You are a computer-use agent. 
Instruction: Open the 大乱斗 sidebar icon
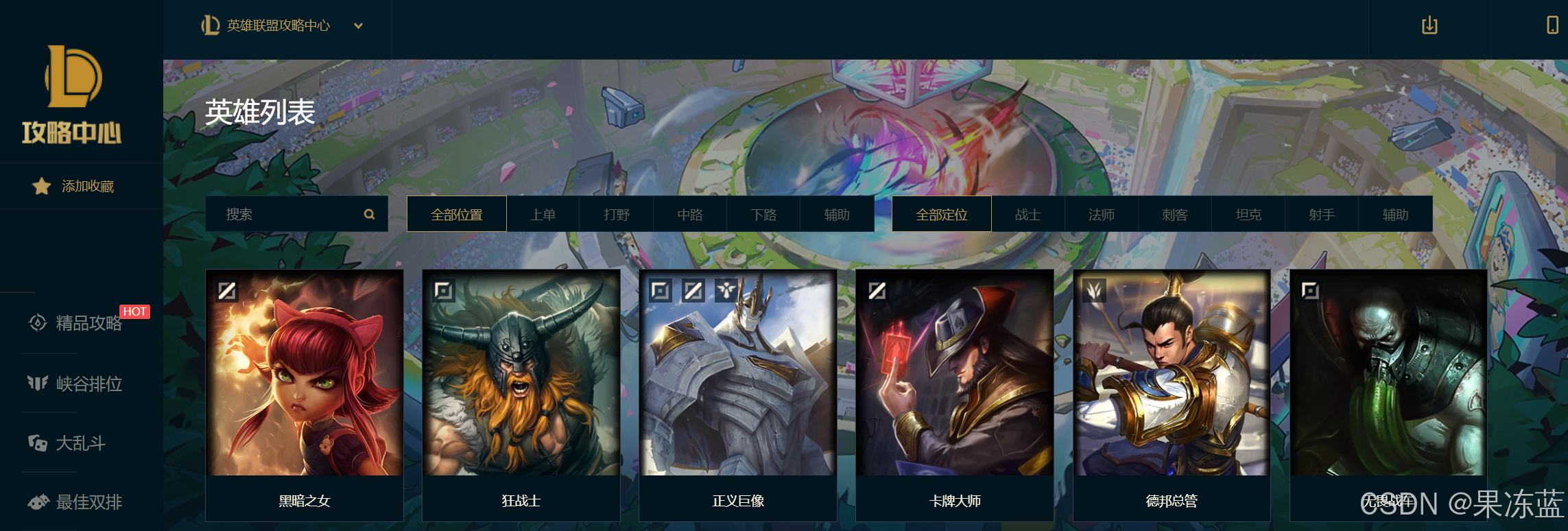coord(39,444)
